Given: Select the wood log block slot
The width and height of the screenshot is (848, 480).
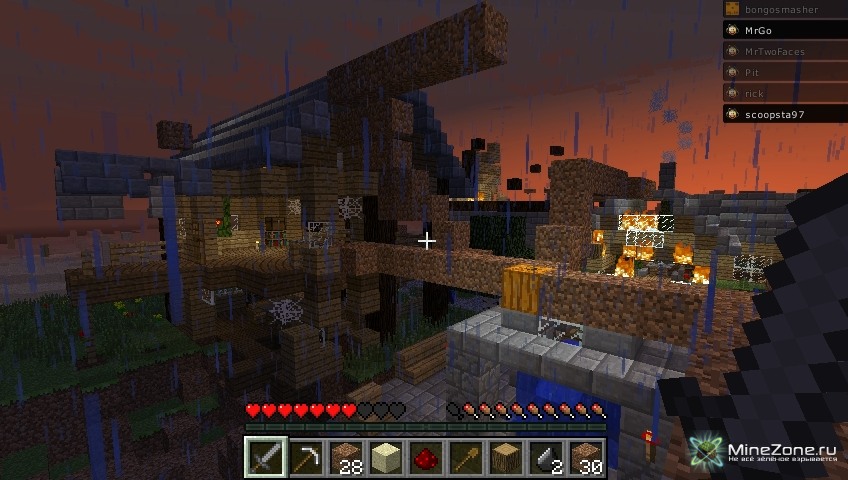Looking at the screenshot, I should point(506,459).
